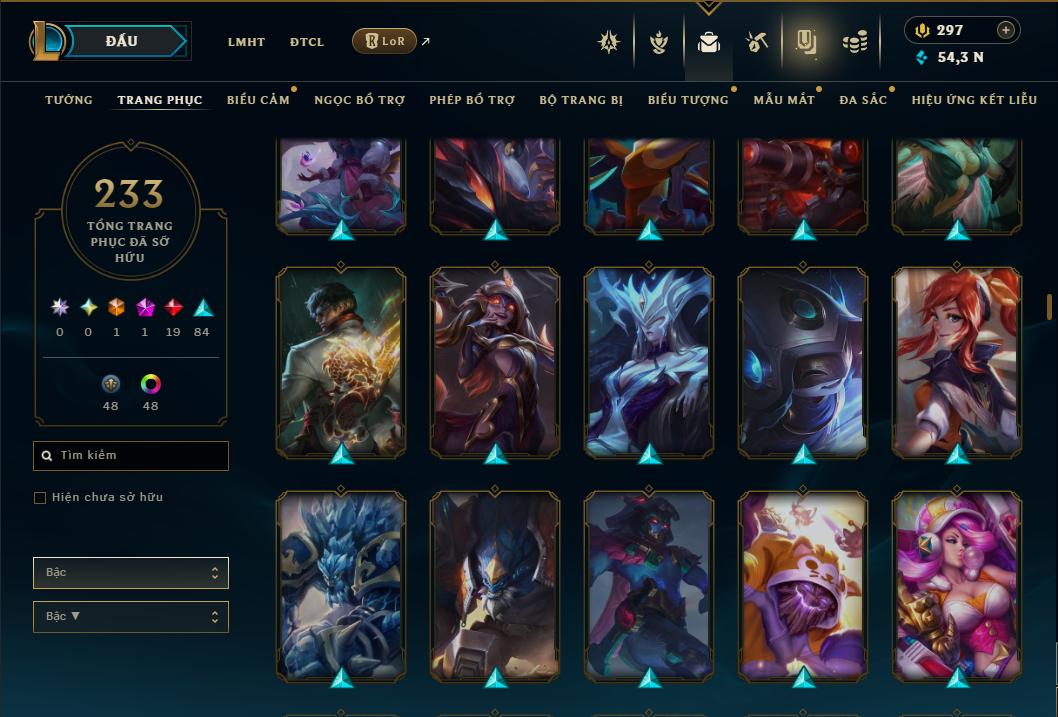Show the PHÉP BỔ TRỢ tab
1058x717 pixels.
472,100
